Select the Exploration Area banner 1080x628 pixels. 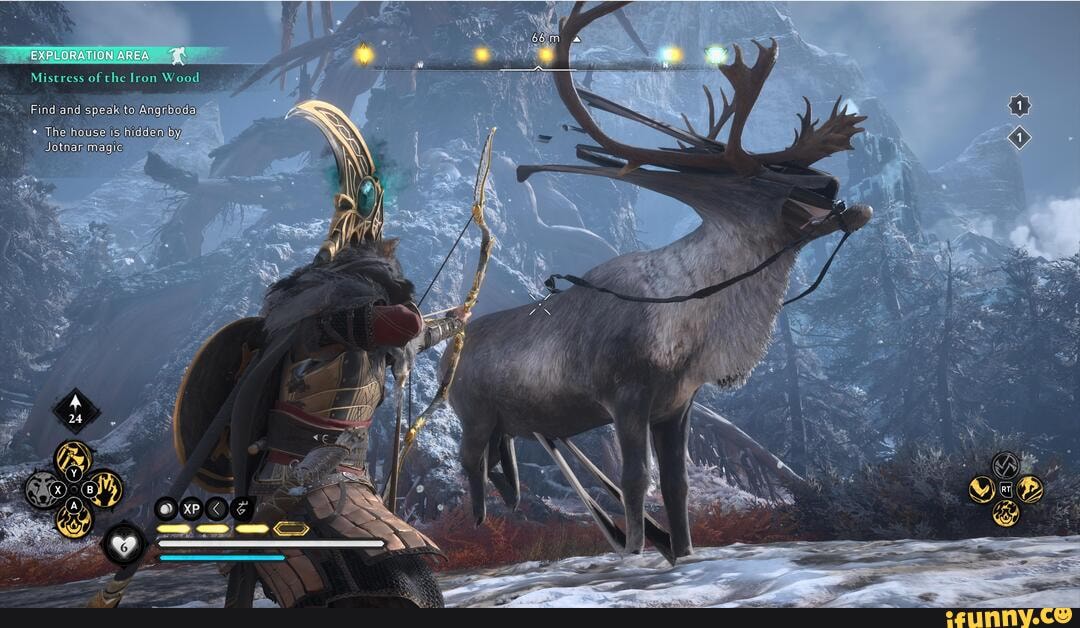pyautogui.click(x=90, y=56)
